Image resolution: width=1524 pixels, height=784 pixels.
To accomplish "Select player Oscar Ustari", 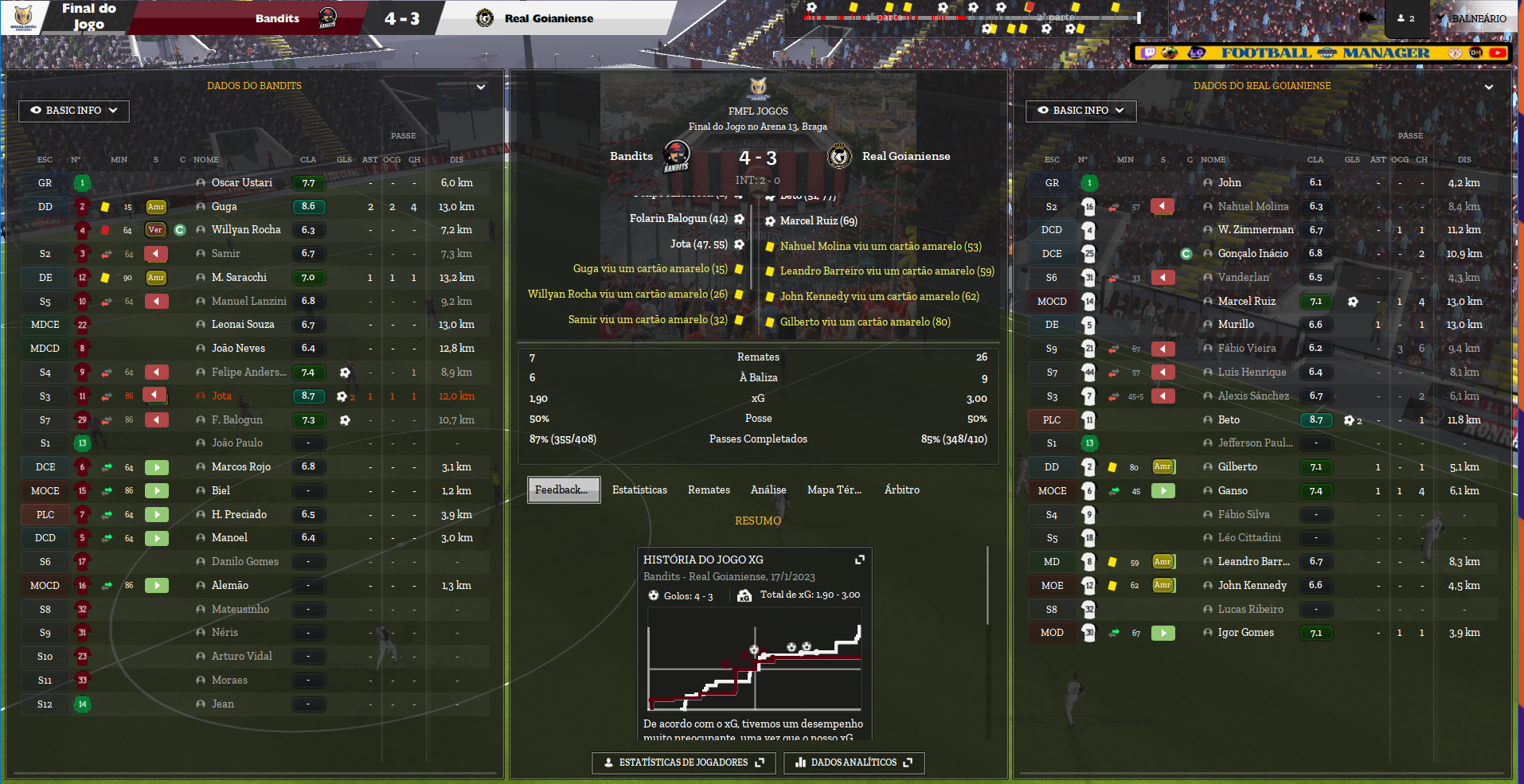I will pyautogui.click(x=241, y=183).
